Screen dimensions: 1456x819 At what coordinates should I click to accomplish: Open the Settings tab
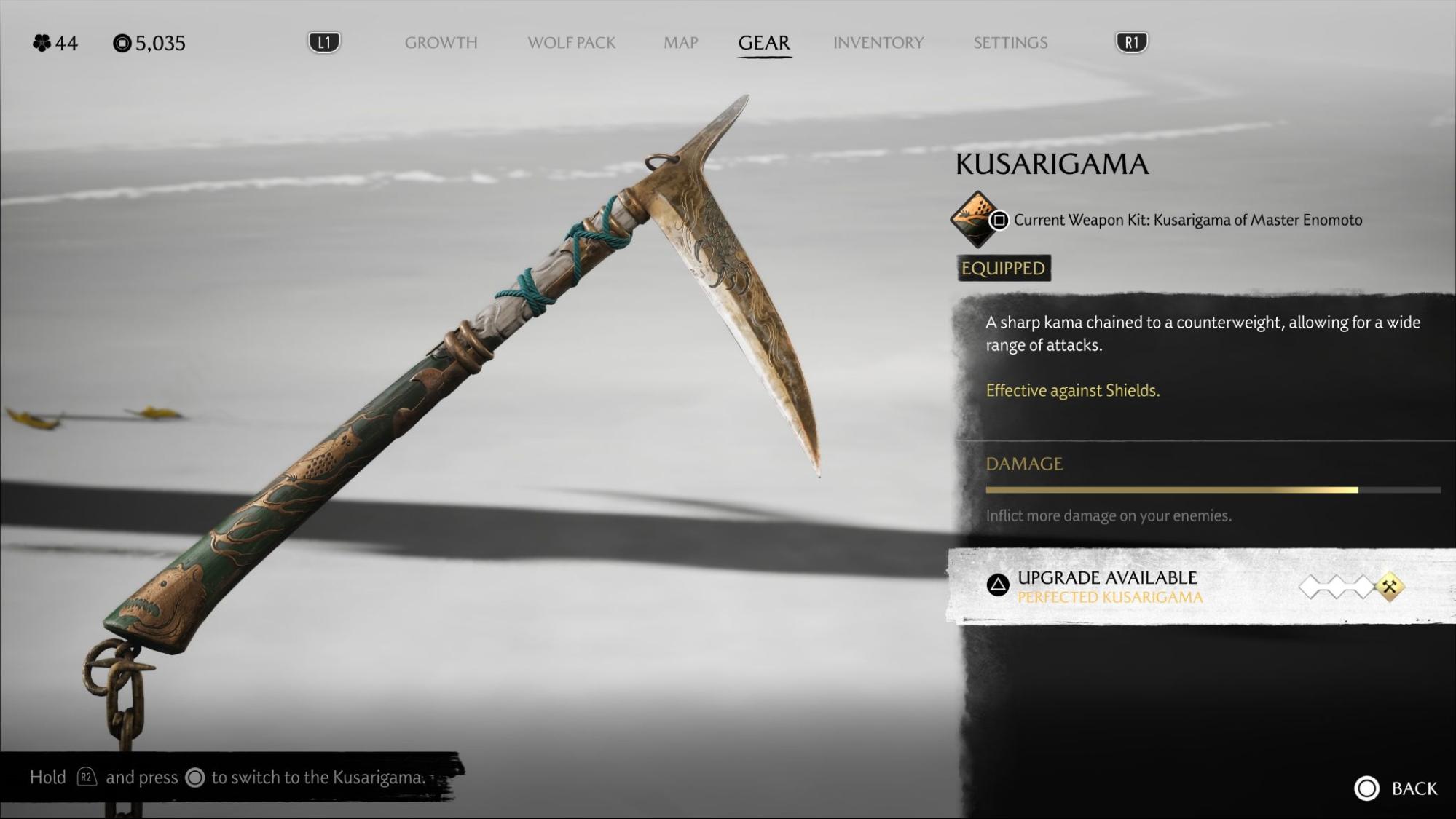click(x=1010, y=43)
